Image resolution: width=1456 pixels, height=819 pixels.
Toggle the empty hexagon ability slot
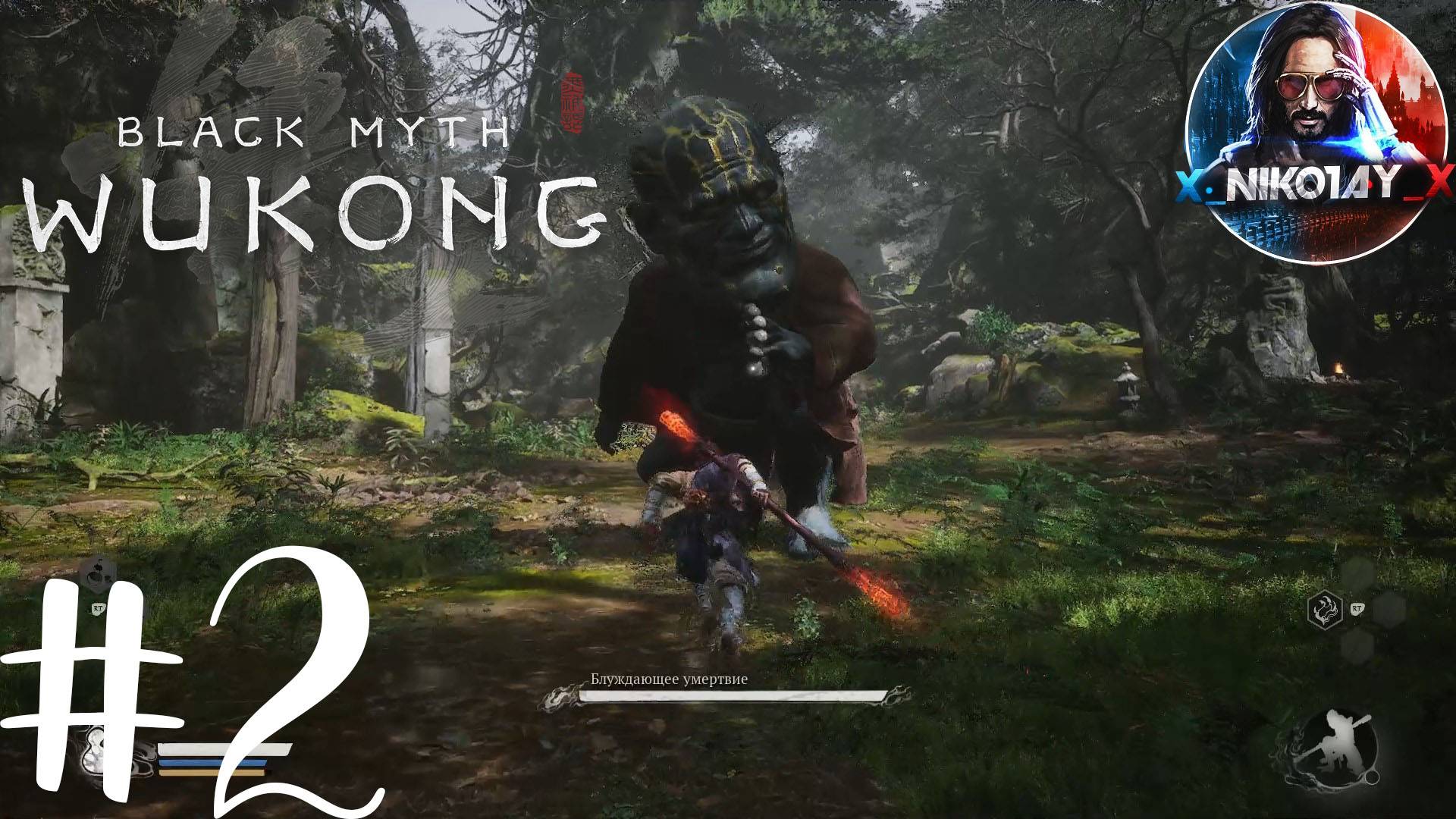coord(1389,610)
